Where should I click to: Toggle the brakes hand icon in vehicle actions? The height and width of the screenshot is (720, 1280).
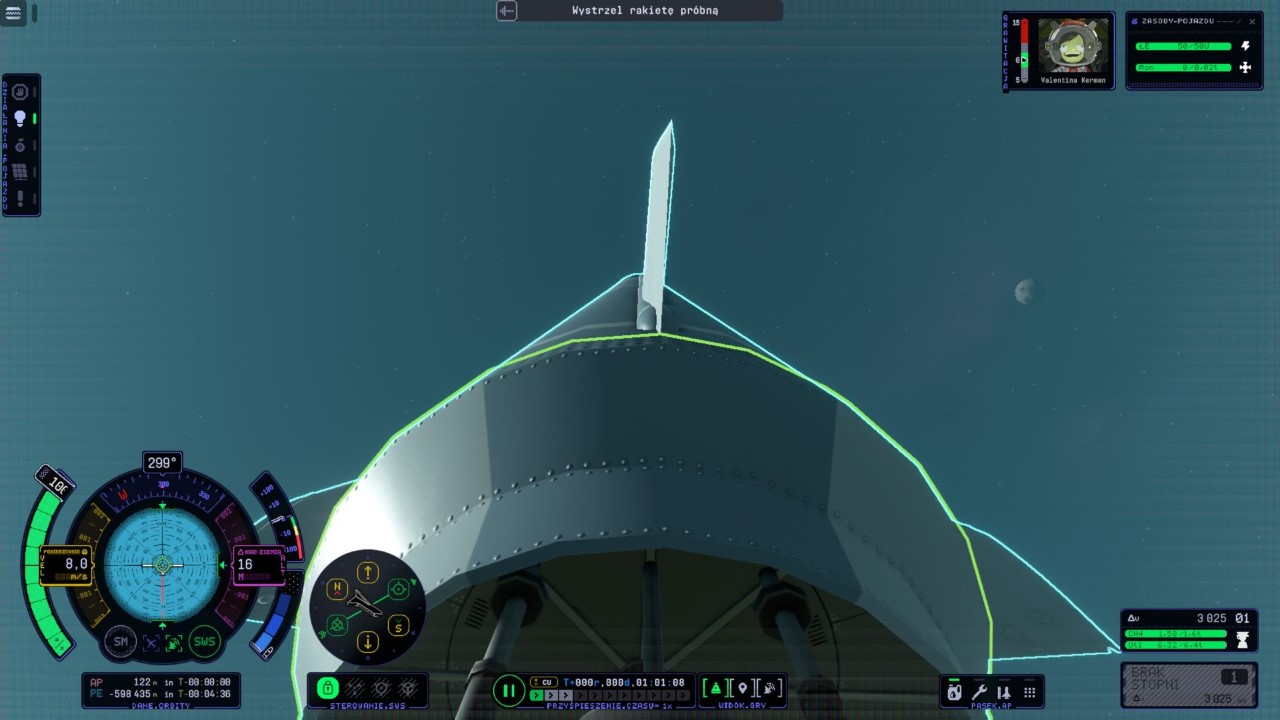tap(18, 92)
